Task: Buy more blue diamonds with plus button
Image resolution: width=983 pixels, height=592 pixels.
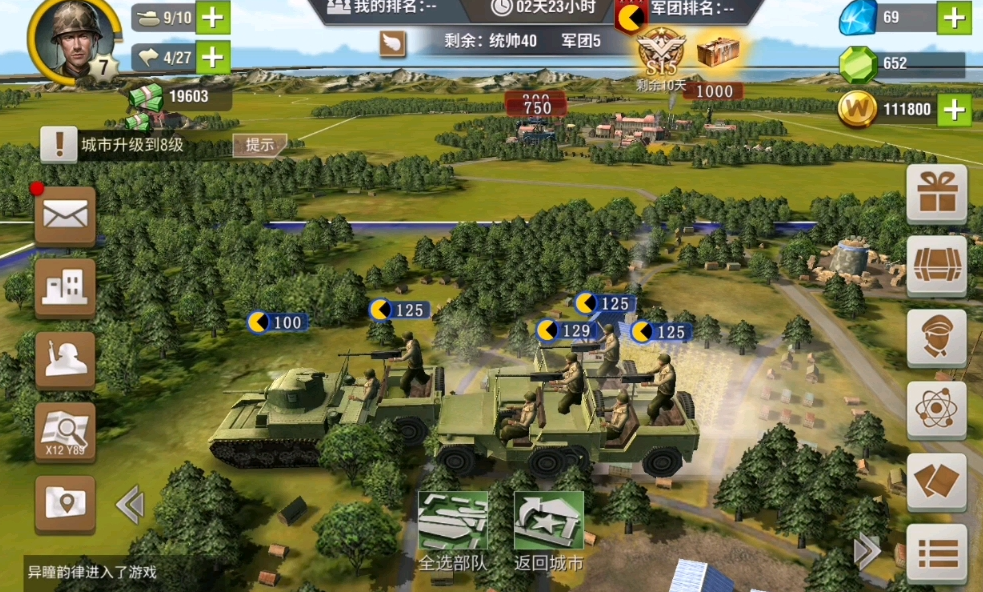Action: click(x=954, y=17)
